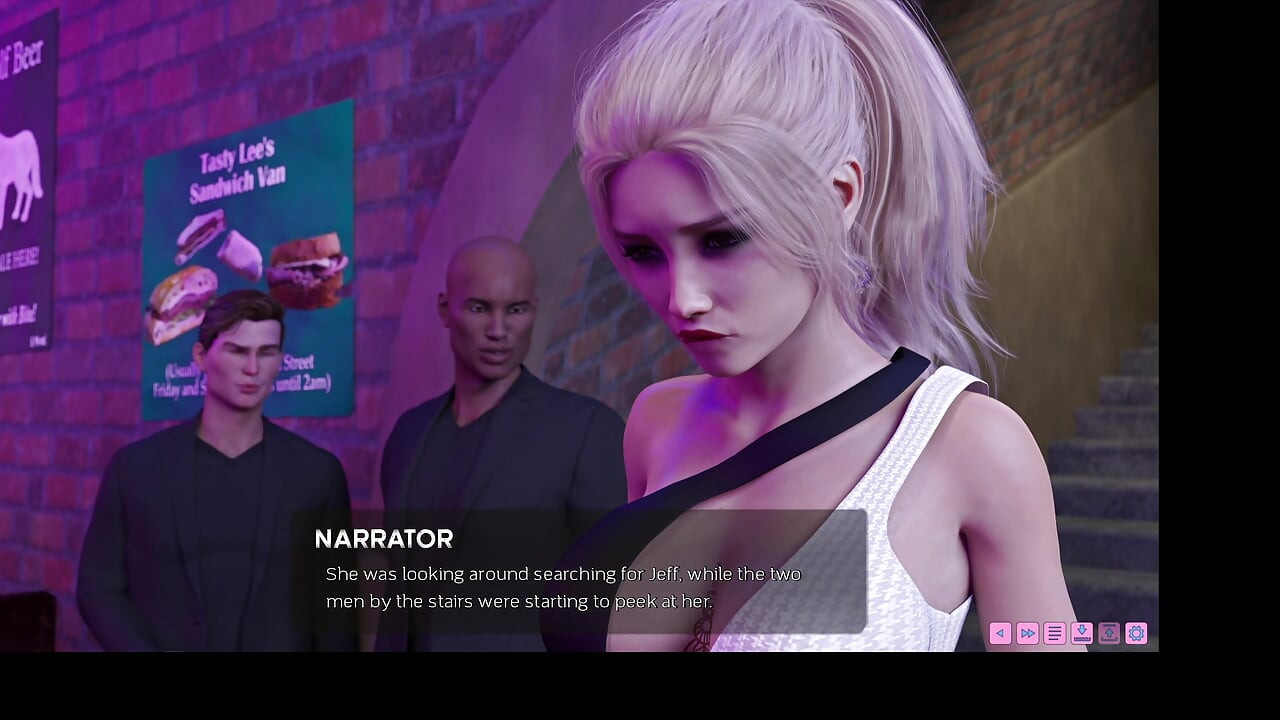The width and height of the screenshot is (1280, 720).
Task: Save the game with the down-arrow icon
Action: (1081, 633)
